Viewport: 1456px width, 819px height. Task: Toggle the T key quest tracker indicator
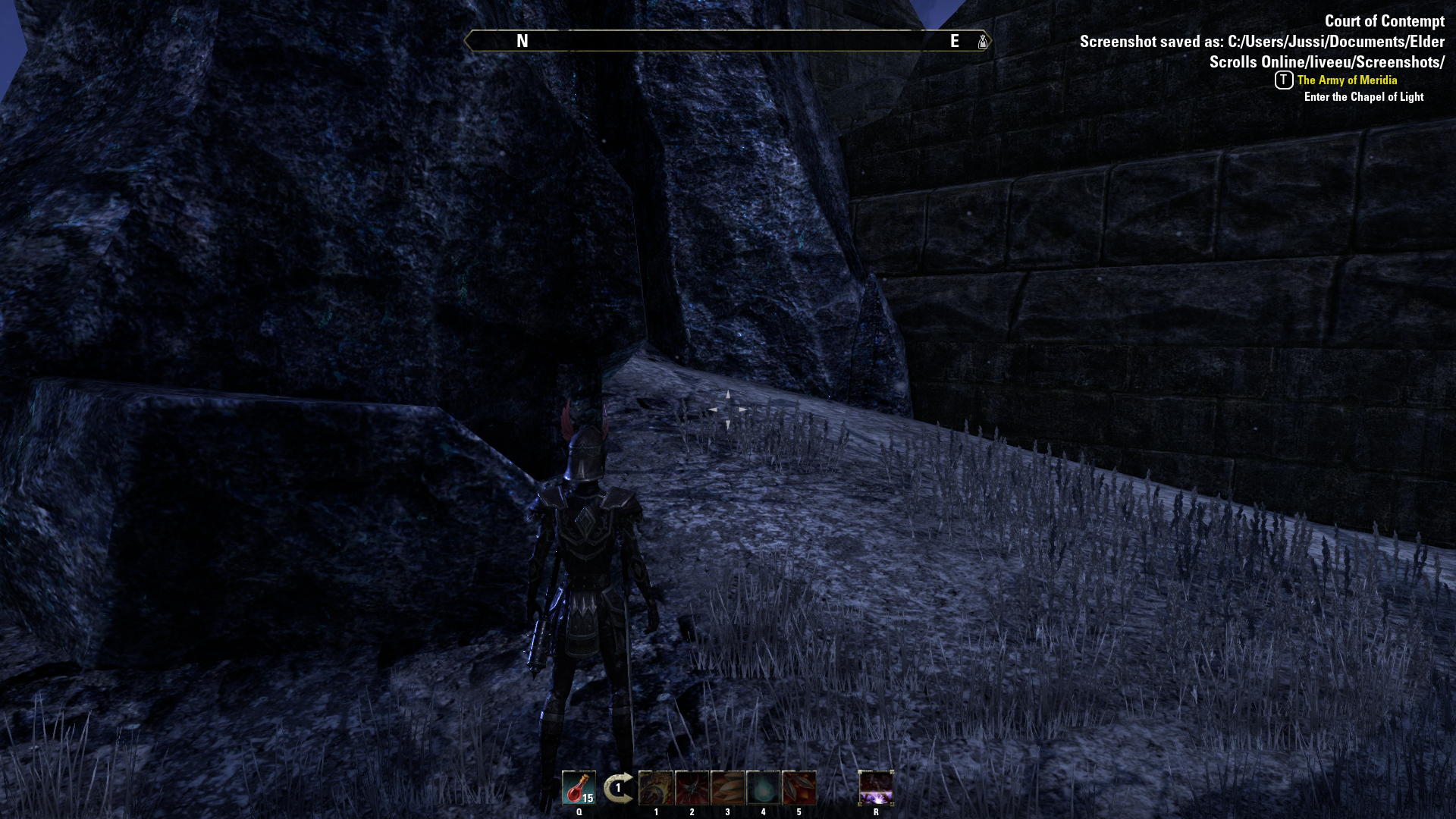click(1282, 80)
